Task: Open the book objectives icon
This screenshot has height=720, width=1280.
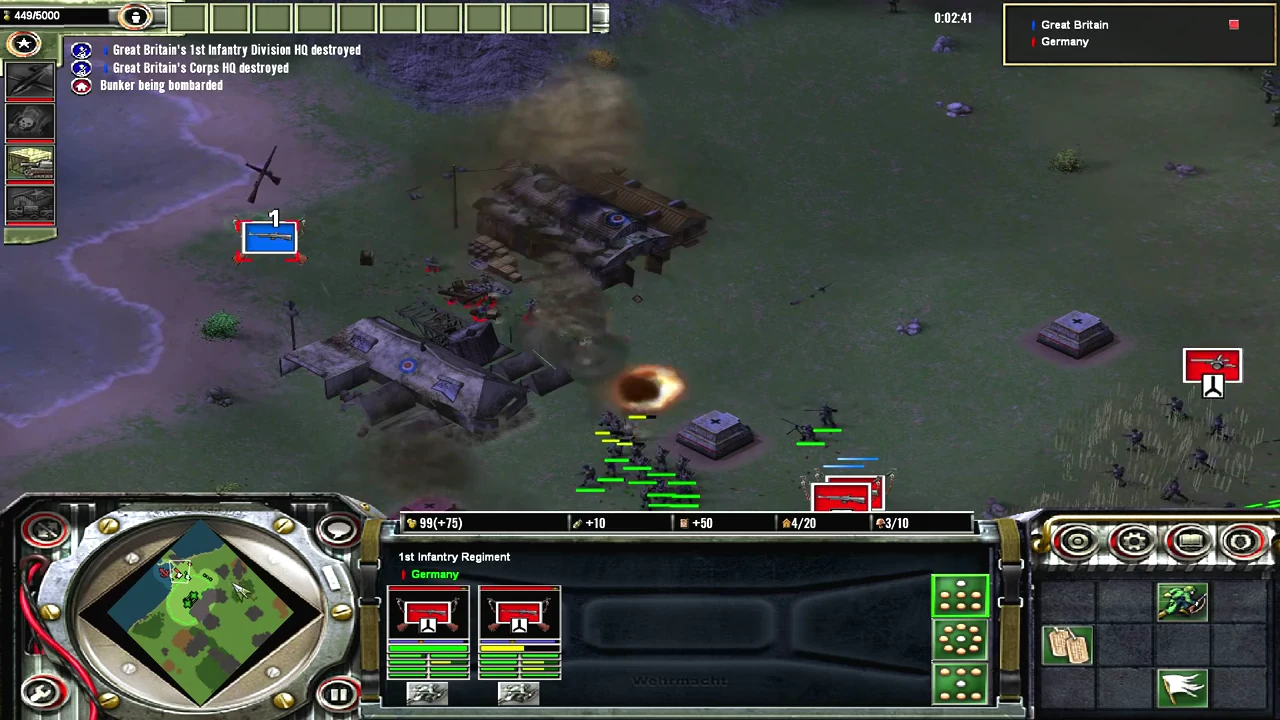Action: click(1191, 541)
